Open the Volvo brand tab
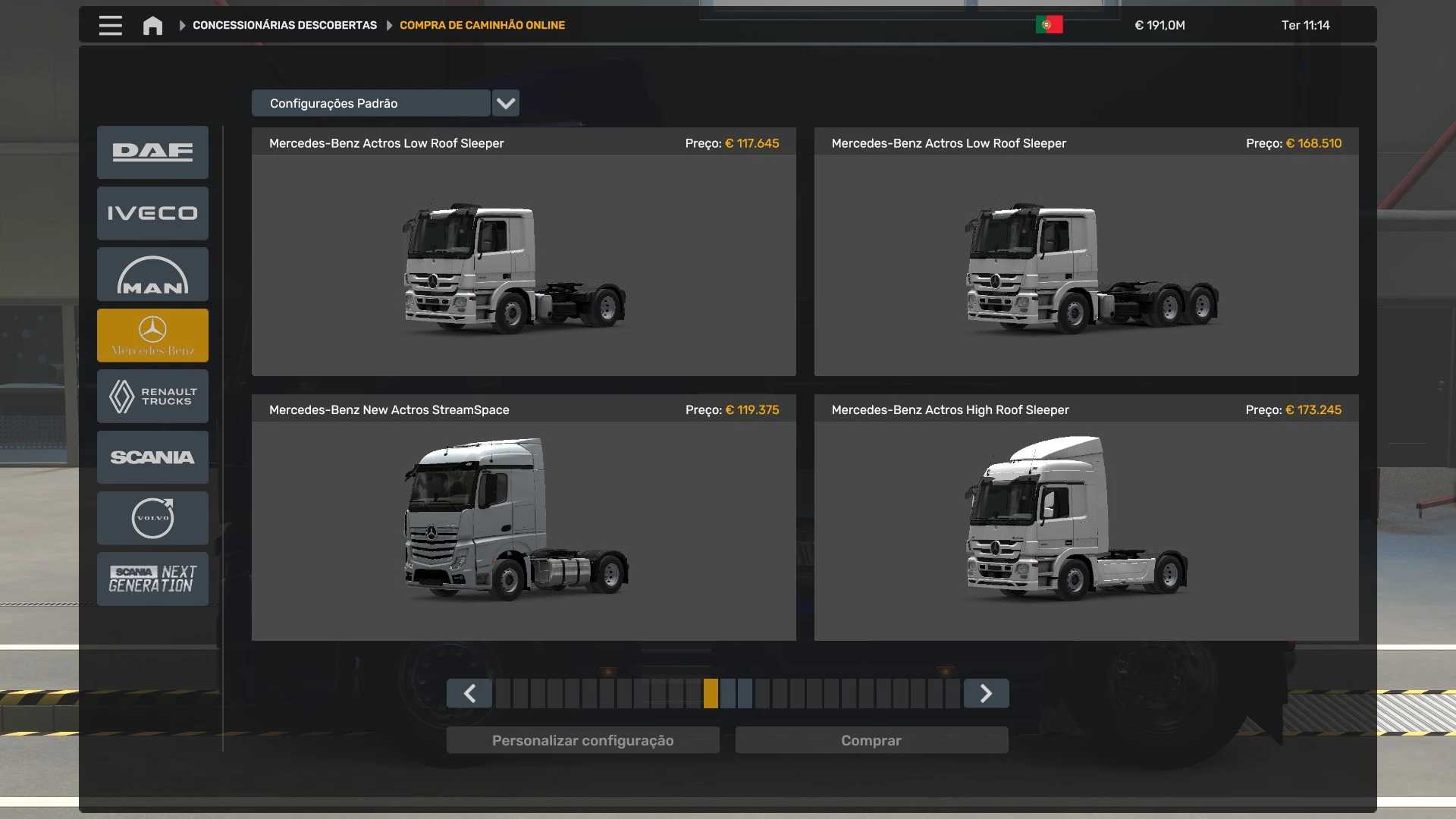The height and width of the screenshot is (819, 1456). coord(152,518)
